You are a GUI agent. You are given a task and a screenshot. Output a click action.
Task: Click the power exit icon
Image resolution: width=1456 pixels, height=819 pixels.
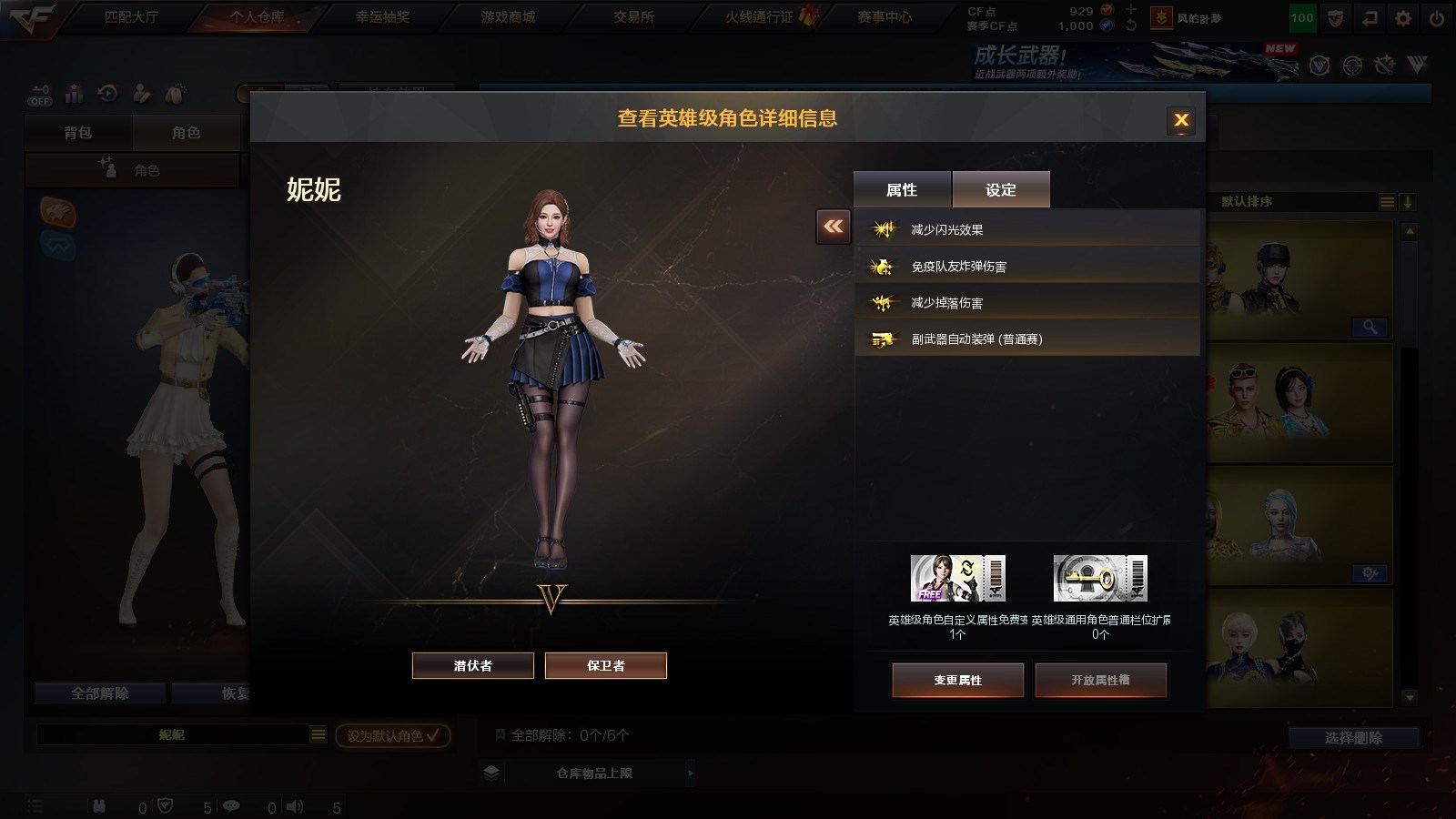coord(1437,18)
